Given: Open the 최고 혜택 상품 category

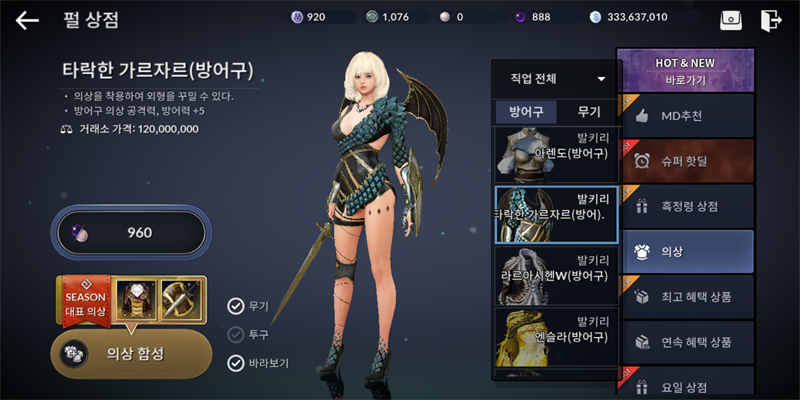Looking at the screenshot, I should [x=687, y=297].
